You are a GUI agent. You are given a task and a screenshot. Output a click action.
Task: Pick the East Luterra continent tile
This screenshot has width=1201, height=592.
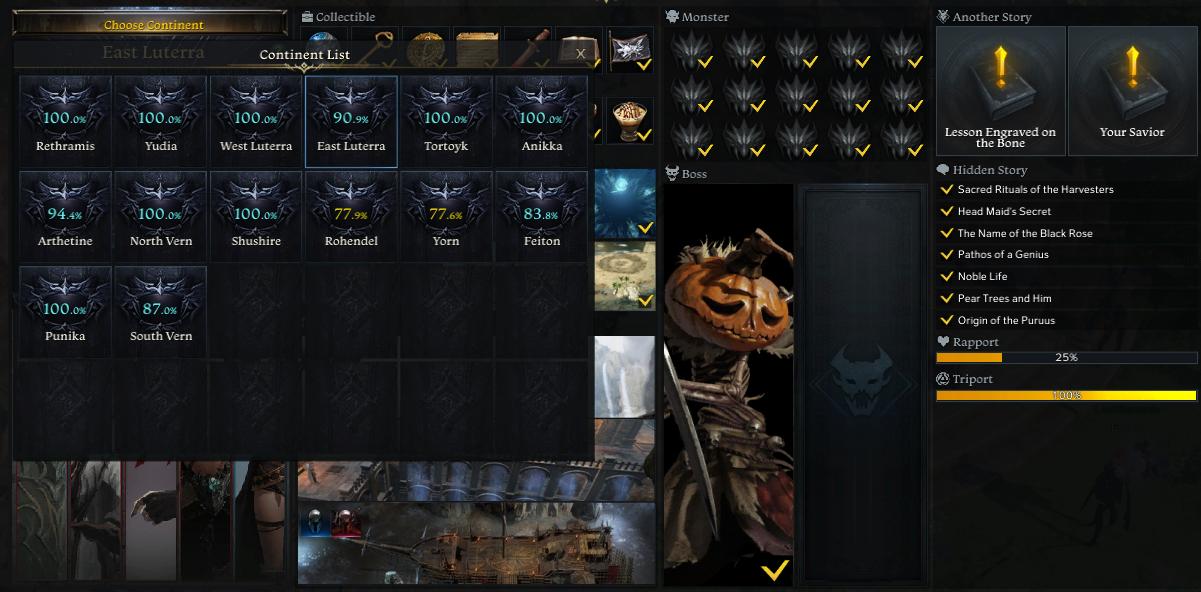[x=351, y=121]
